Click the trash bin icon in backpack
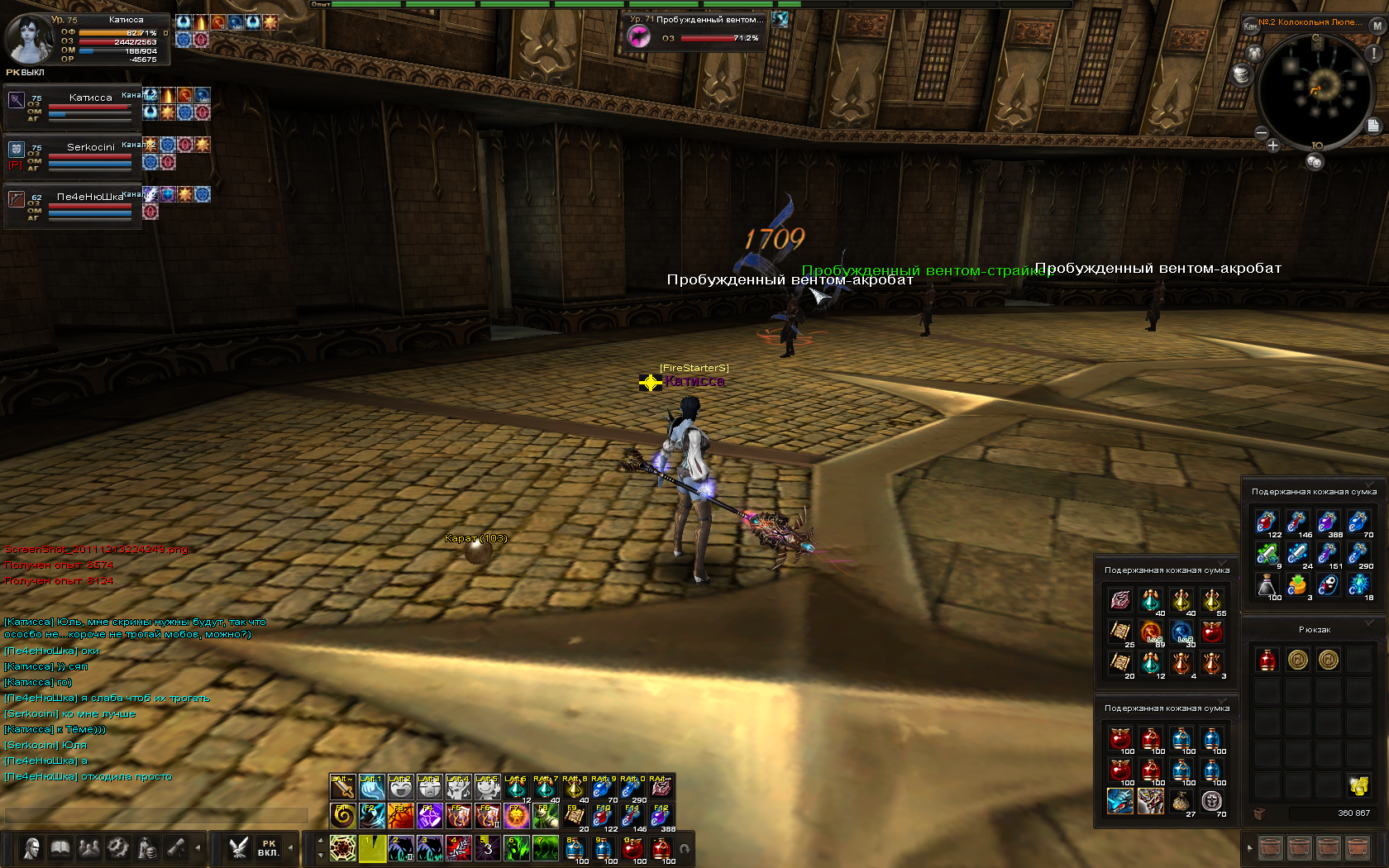 click(1259, 813)
